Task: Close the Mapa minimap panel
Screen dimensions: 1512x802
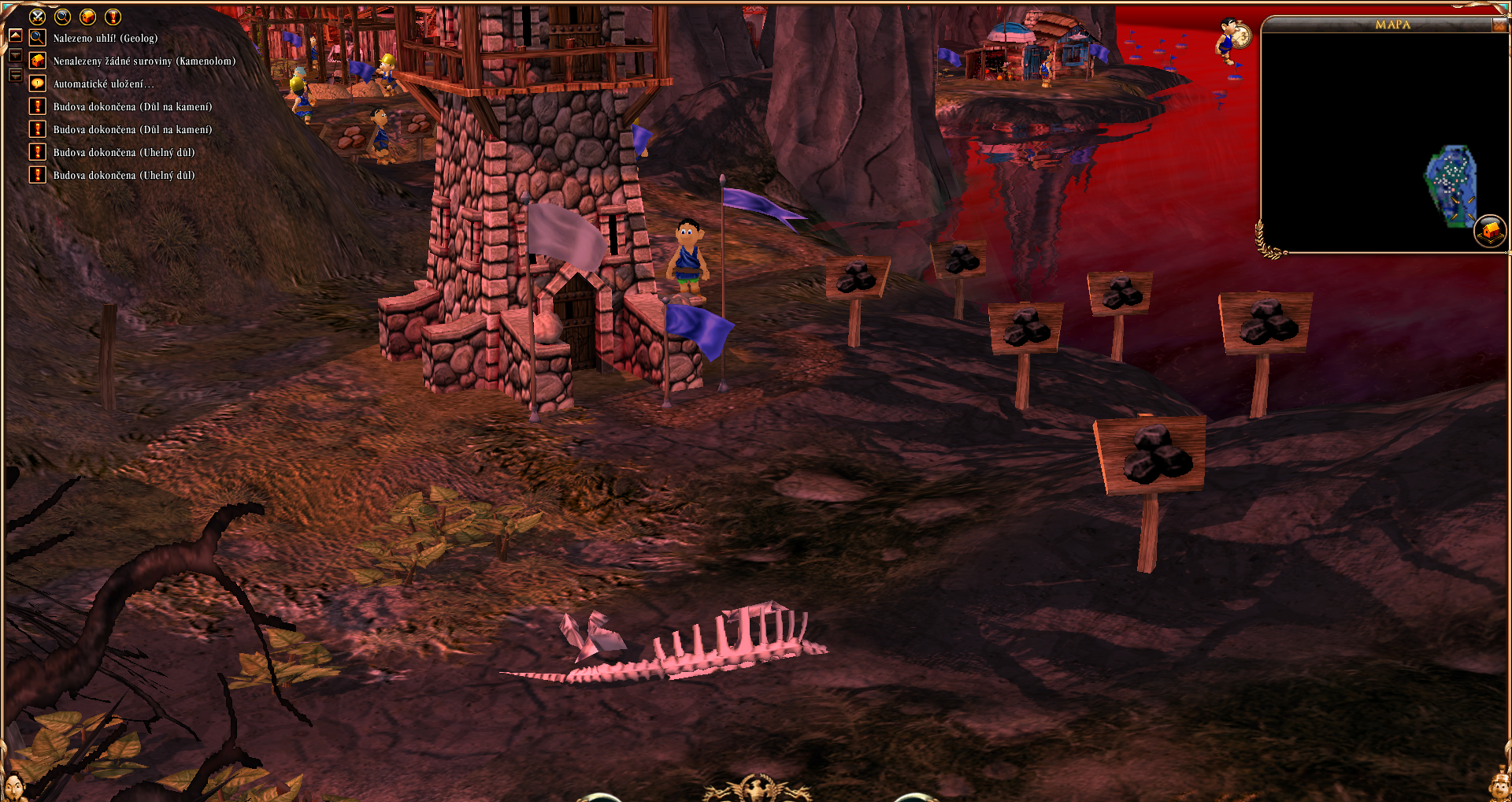Action: point(1499,25)
